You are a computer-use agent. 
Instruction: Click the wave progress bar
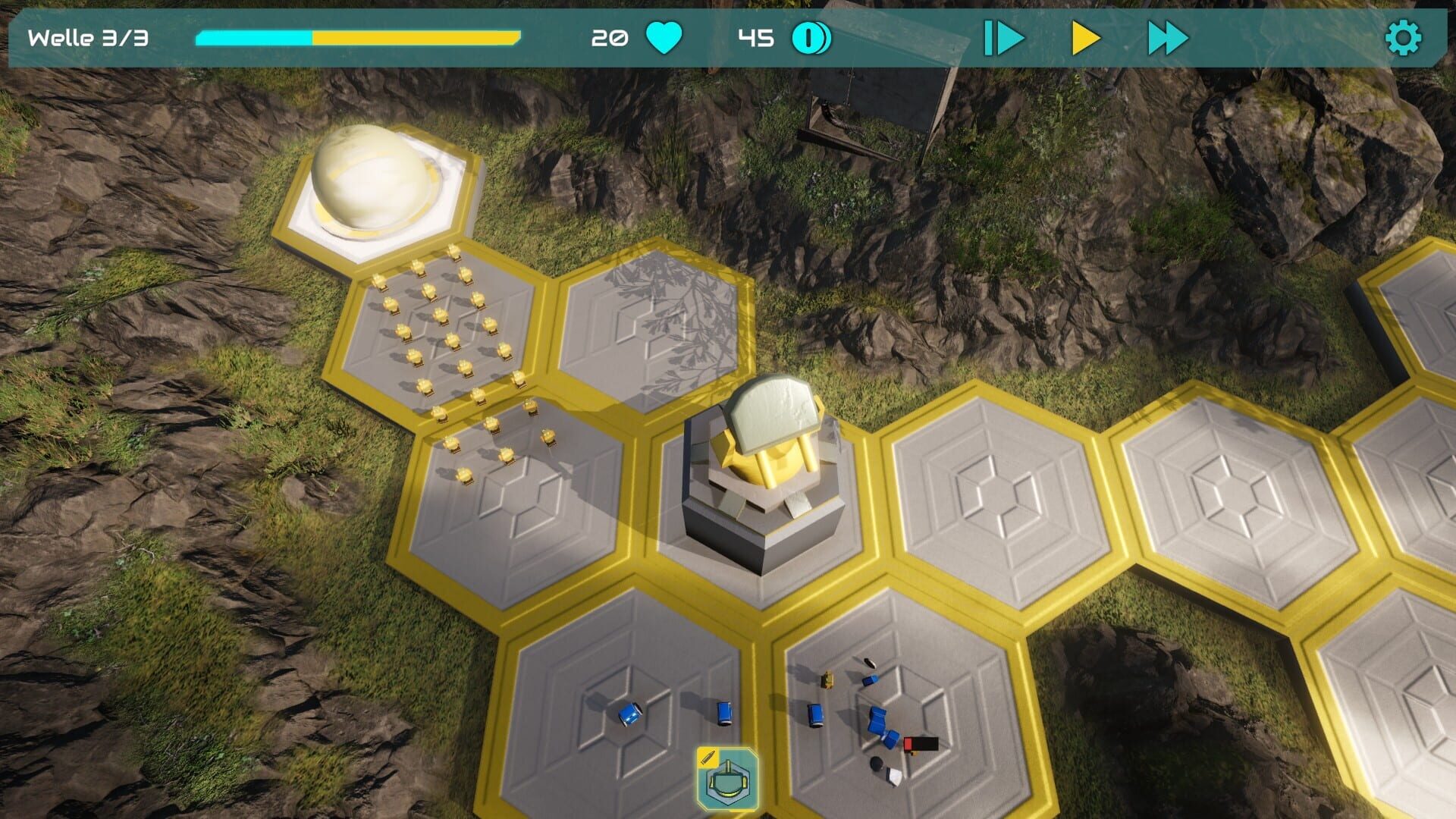[356, 35]
